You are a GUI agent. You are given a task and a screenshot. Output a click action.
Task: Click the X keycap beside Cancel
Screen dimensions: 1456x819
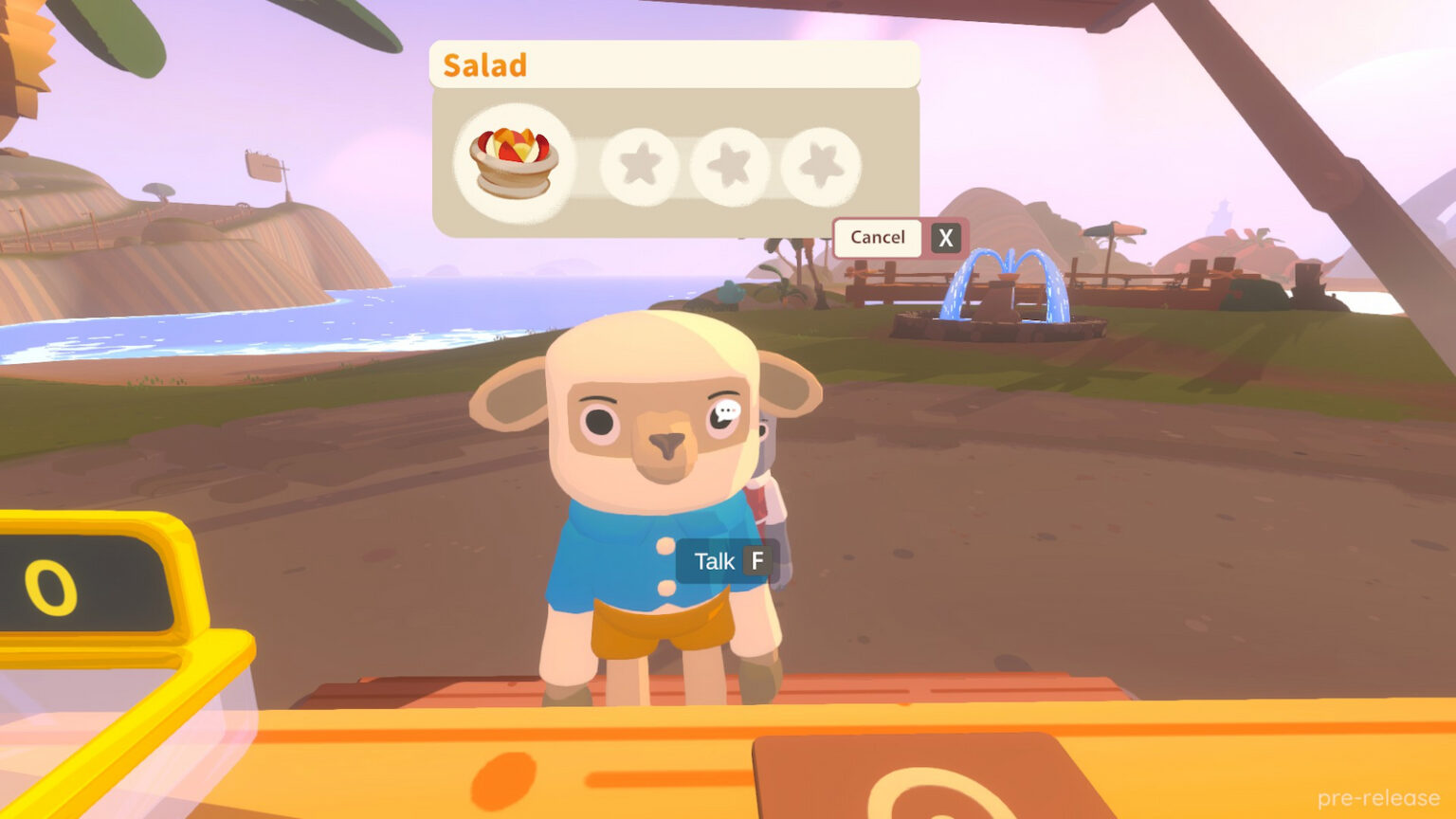(944, 237)
